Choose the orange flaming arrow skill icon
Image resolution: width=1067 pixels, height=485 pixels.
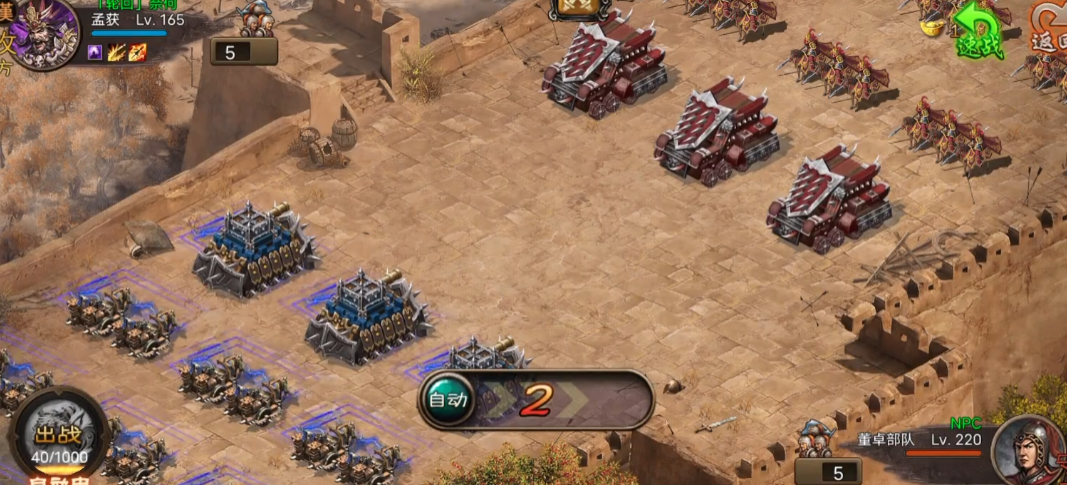click(x=137, y=53)
